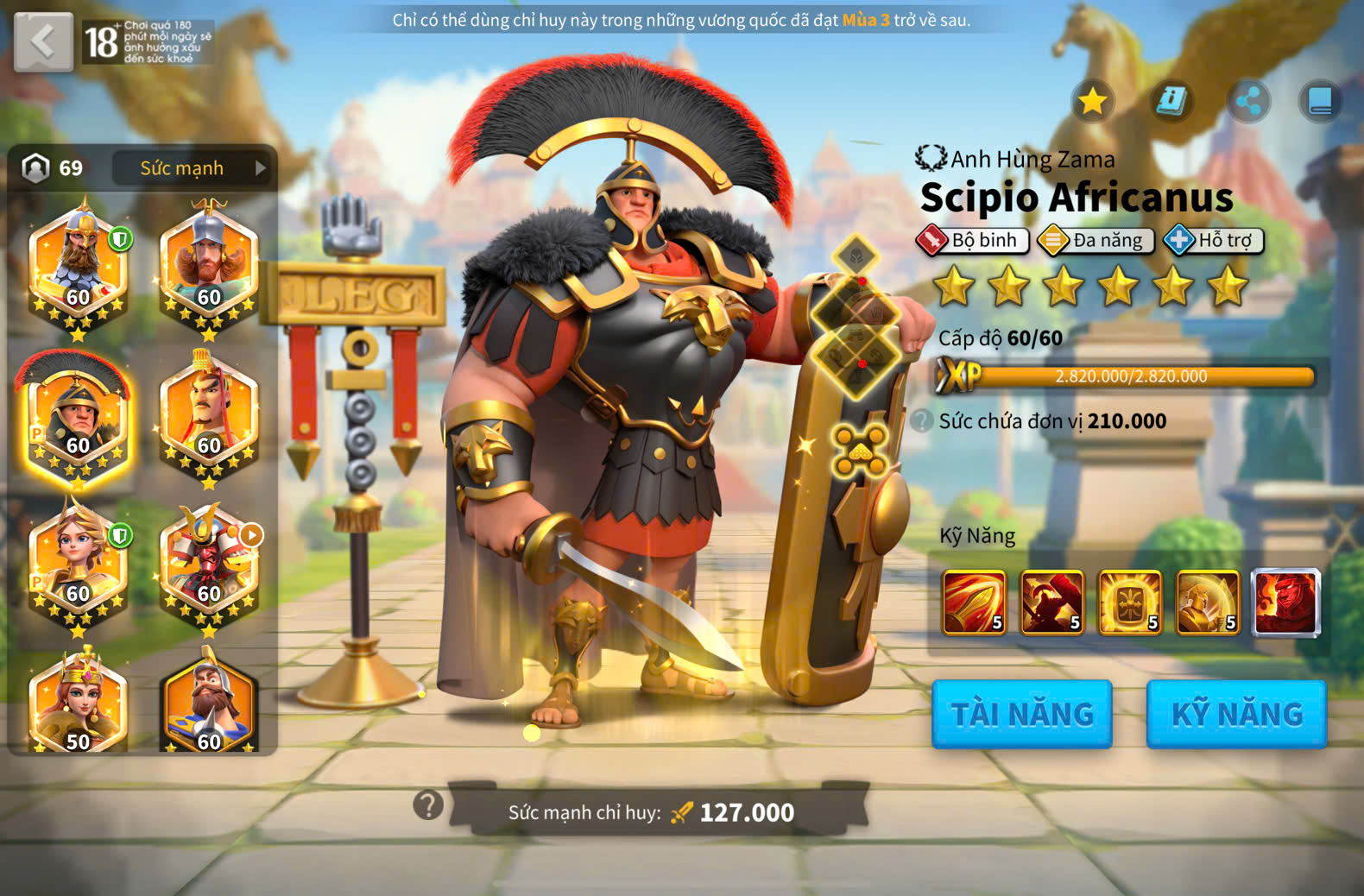Viewport: 1364px width, 896px height.
Task: Select the golden helmet skill icon
Action: point(1207,603)
